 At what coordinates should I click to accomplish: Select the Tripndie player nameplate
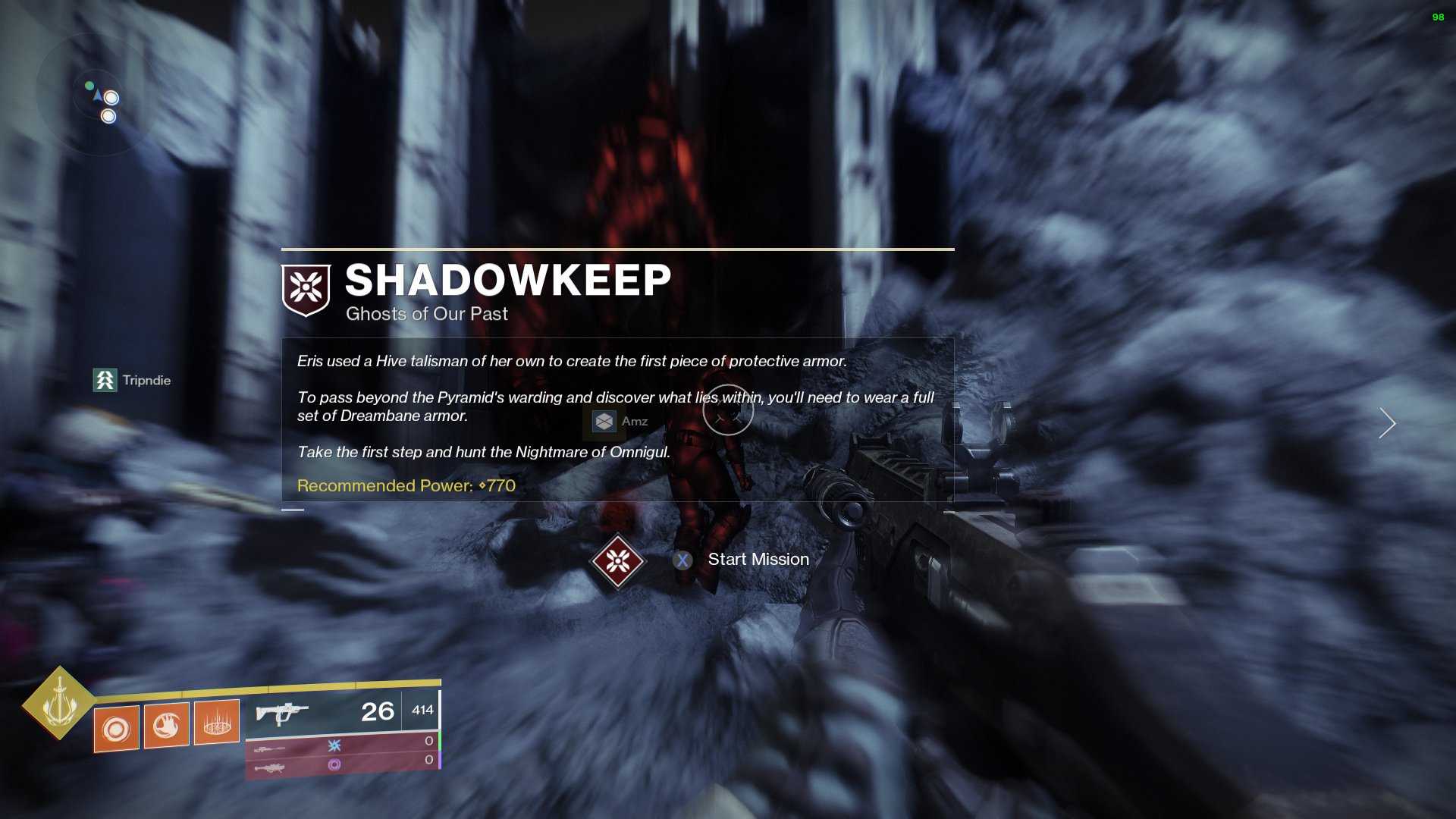pos(132,380)
